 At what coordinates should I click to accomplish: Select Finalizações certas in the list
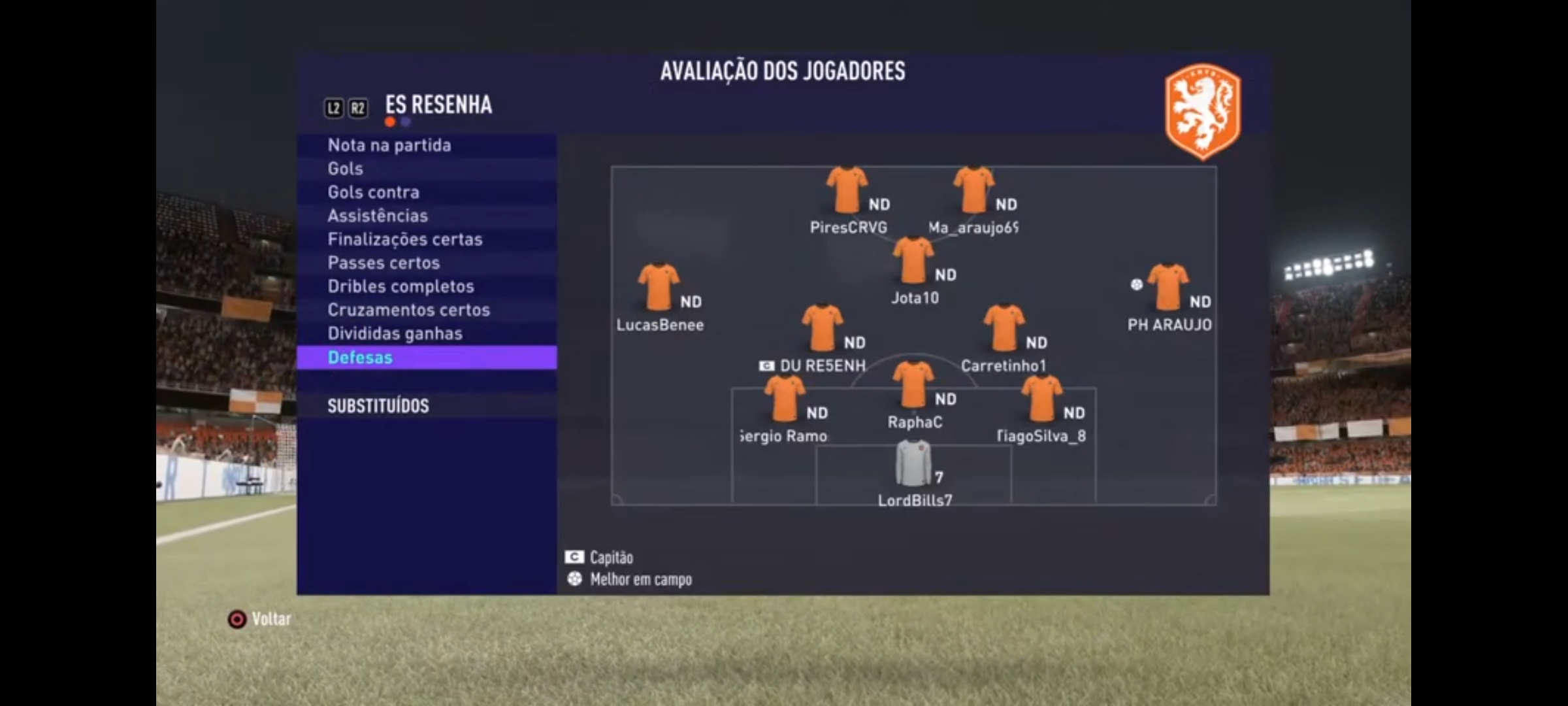click(x=405, y=239)
